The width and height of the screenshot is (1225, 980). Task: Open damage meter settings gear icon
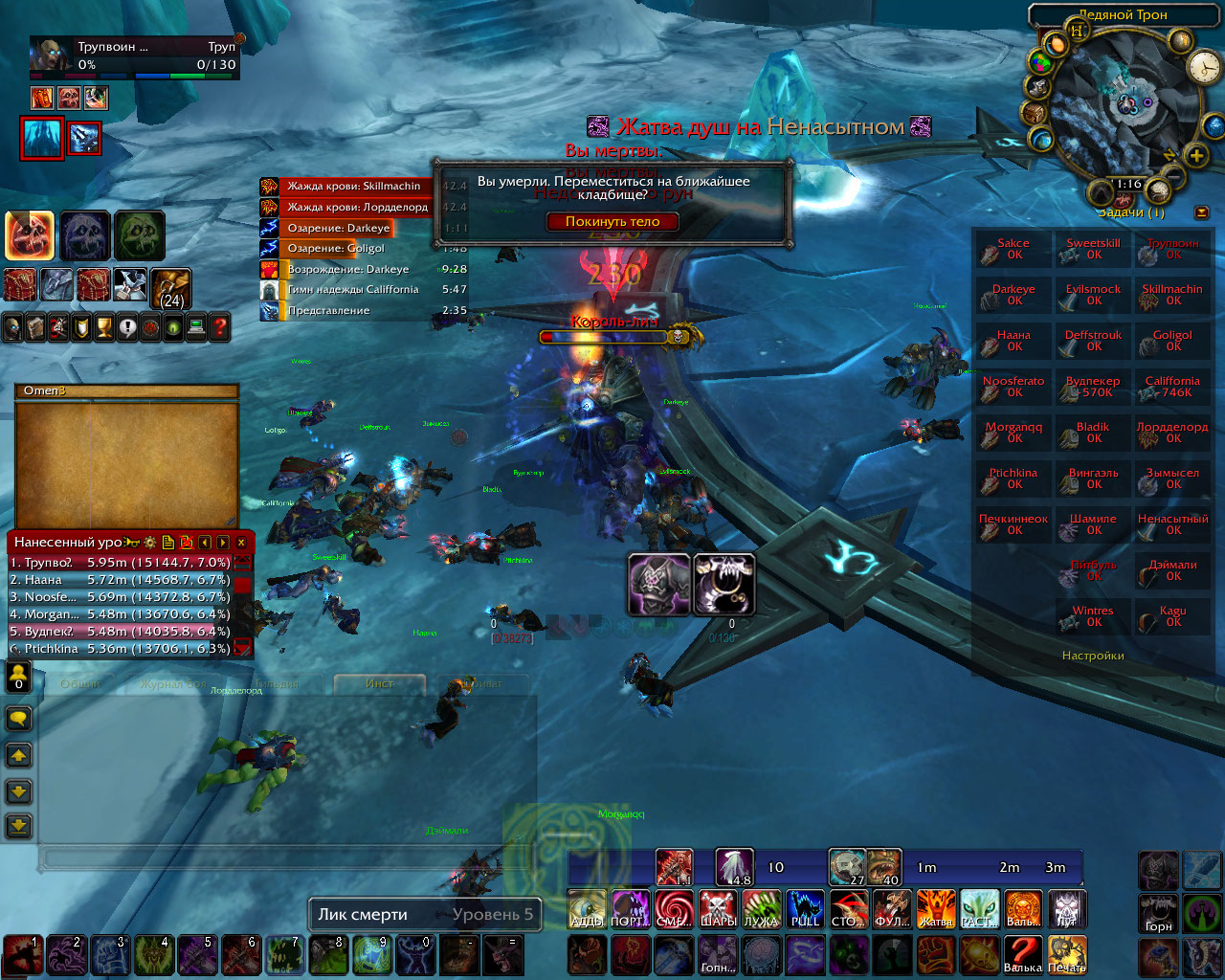[x=150, y=542]
